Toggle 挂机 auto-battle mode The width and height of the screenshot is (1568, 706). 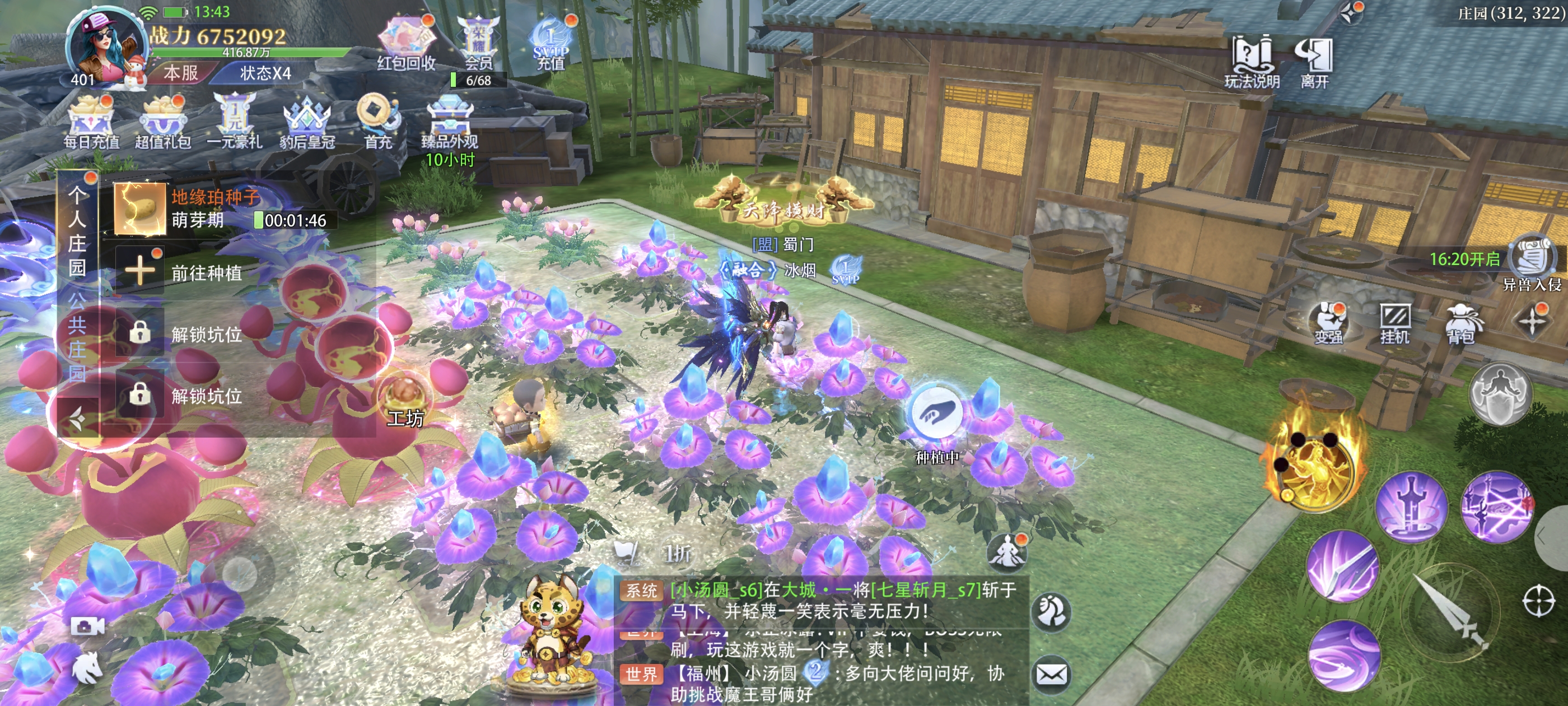[1394, 323]
